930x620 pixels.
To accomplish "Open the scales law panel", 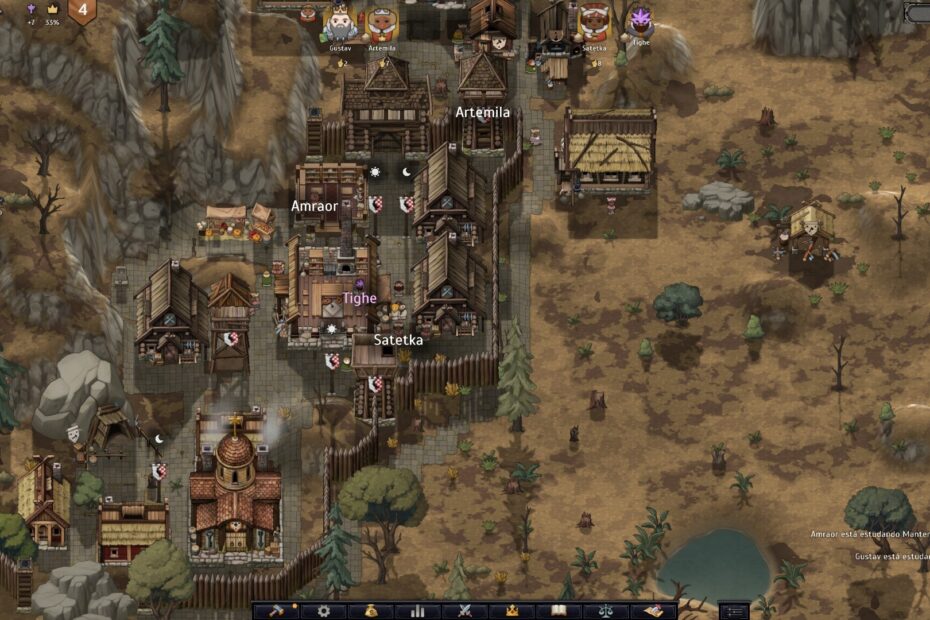I will tap(606, 610).
